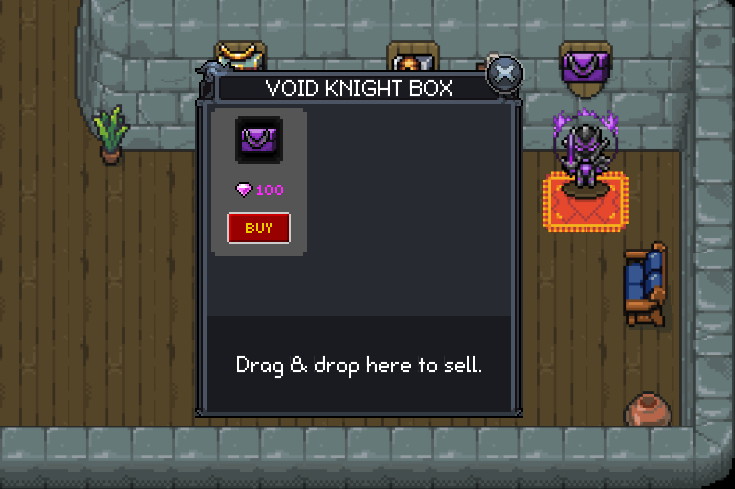
Task: Buy the Void Knight Box
Action: click(259, 228)
